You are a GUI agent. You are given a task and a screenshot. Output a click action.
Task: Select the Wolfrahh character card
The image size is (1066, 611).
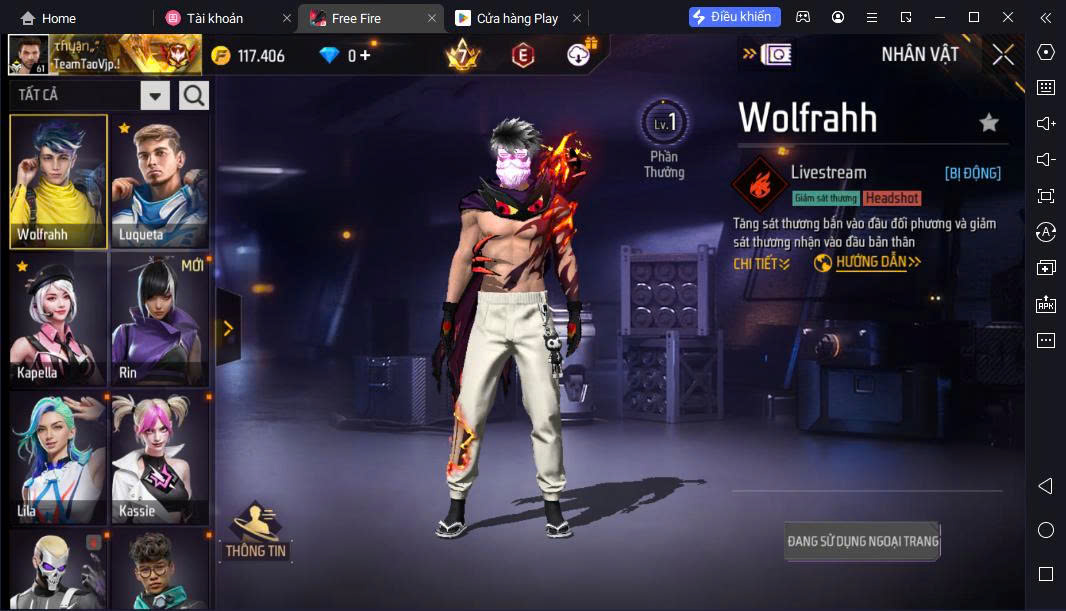[x=59, y=181]
